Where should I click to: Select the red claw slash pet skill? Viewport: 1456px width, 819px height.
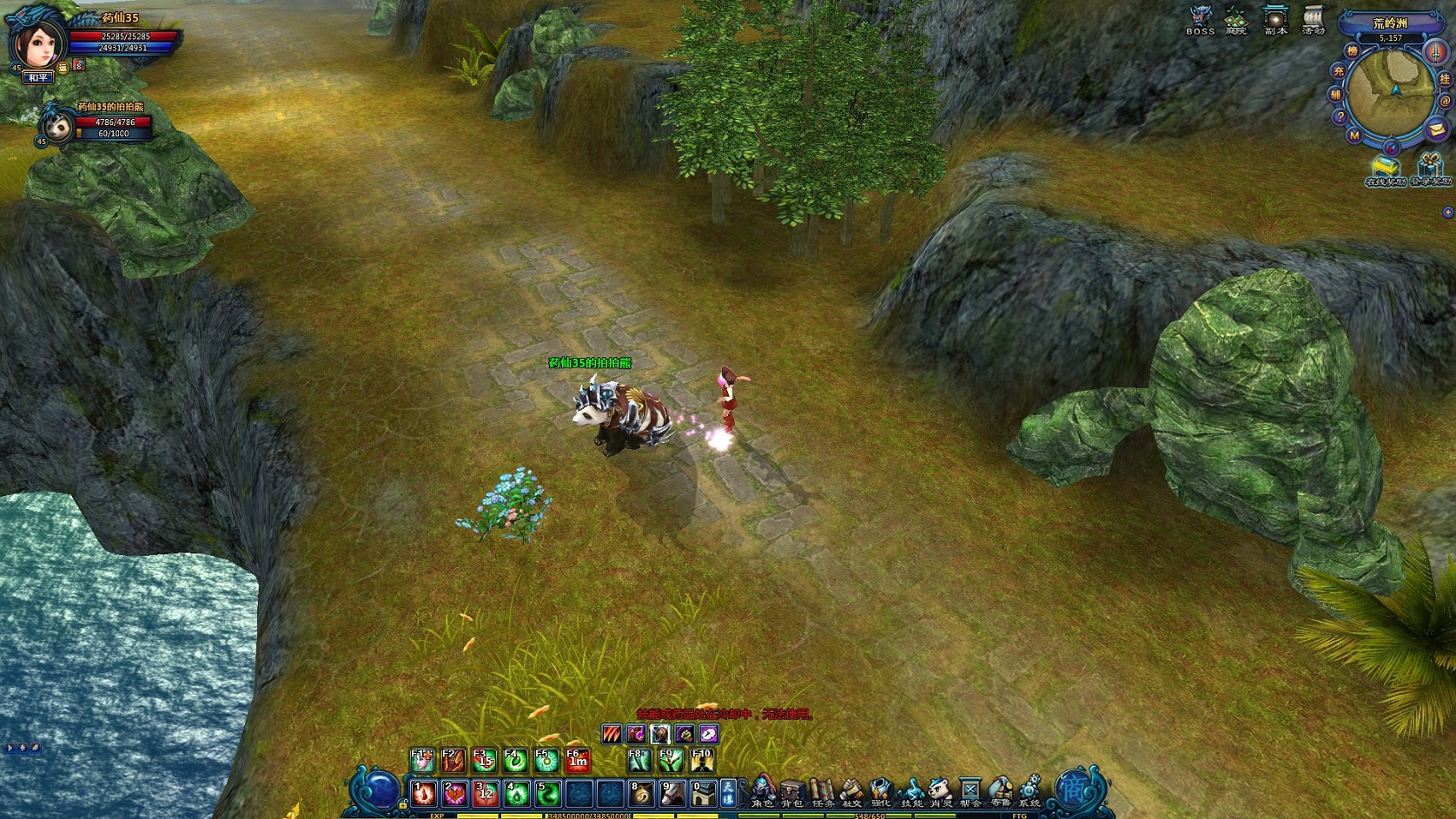point(611,734)
